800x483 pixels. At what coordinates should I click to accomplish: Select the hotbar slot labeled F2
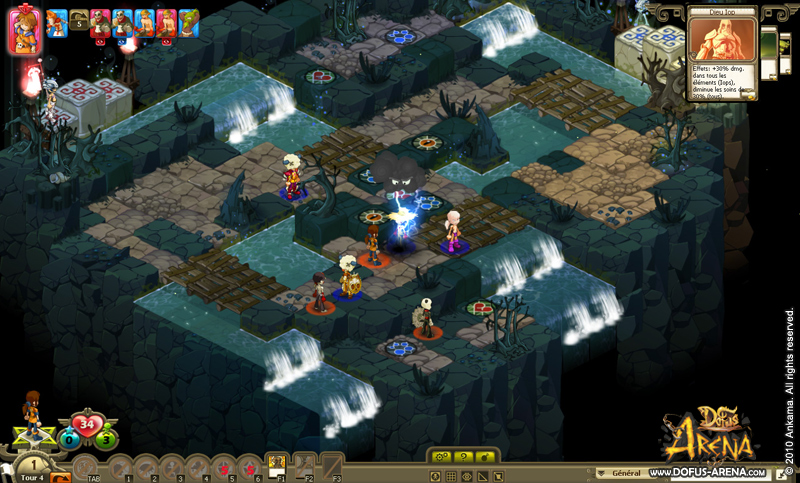305,467
